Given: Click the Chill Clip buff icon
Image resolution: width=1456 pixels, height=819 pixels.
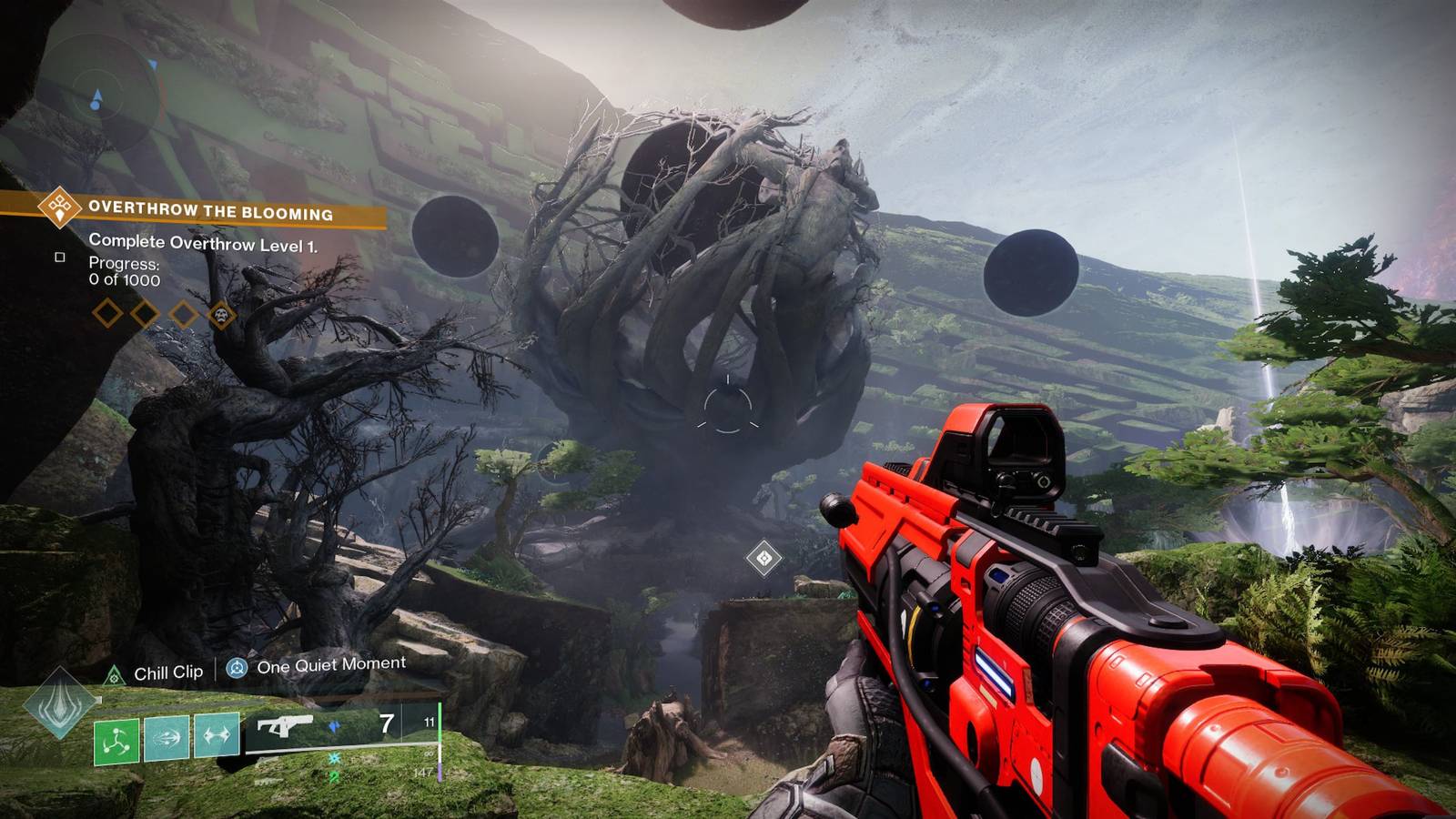Looking at the screenshot, I should (115, 673).
